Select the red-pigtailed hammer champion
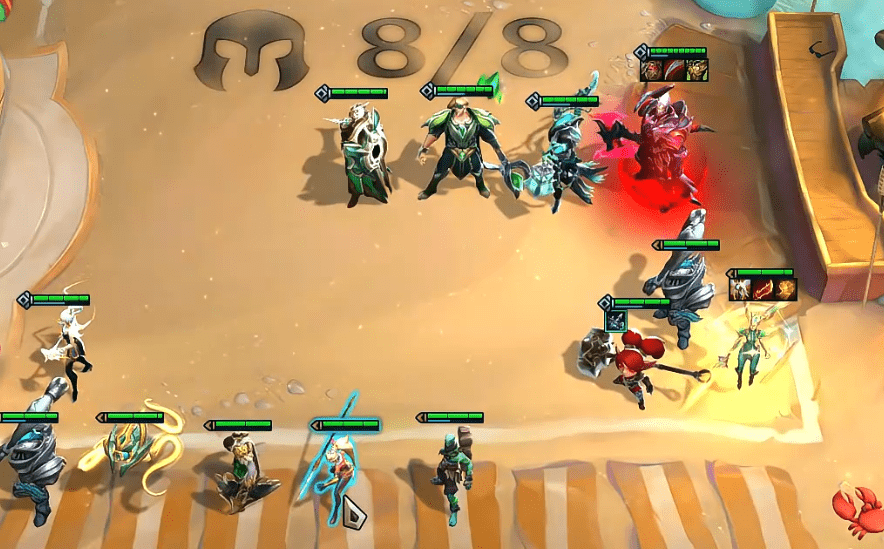Image resolution: width=884 pixels, height=549 pixels. [632, 366]
